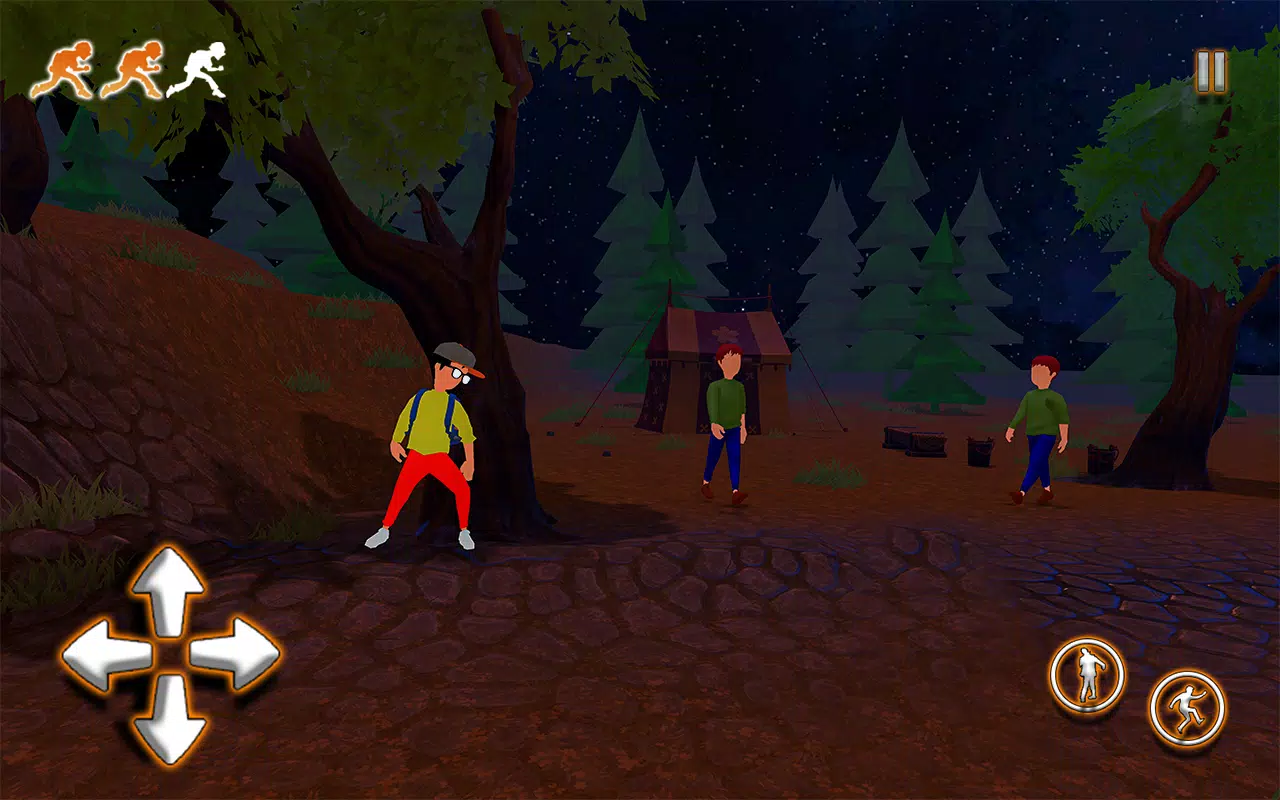Pause the game with the pause button
Screen dimensions: 1280x800
(x=1210, y=72)
